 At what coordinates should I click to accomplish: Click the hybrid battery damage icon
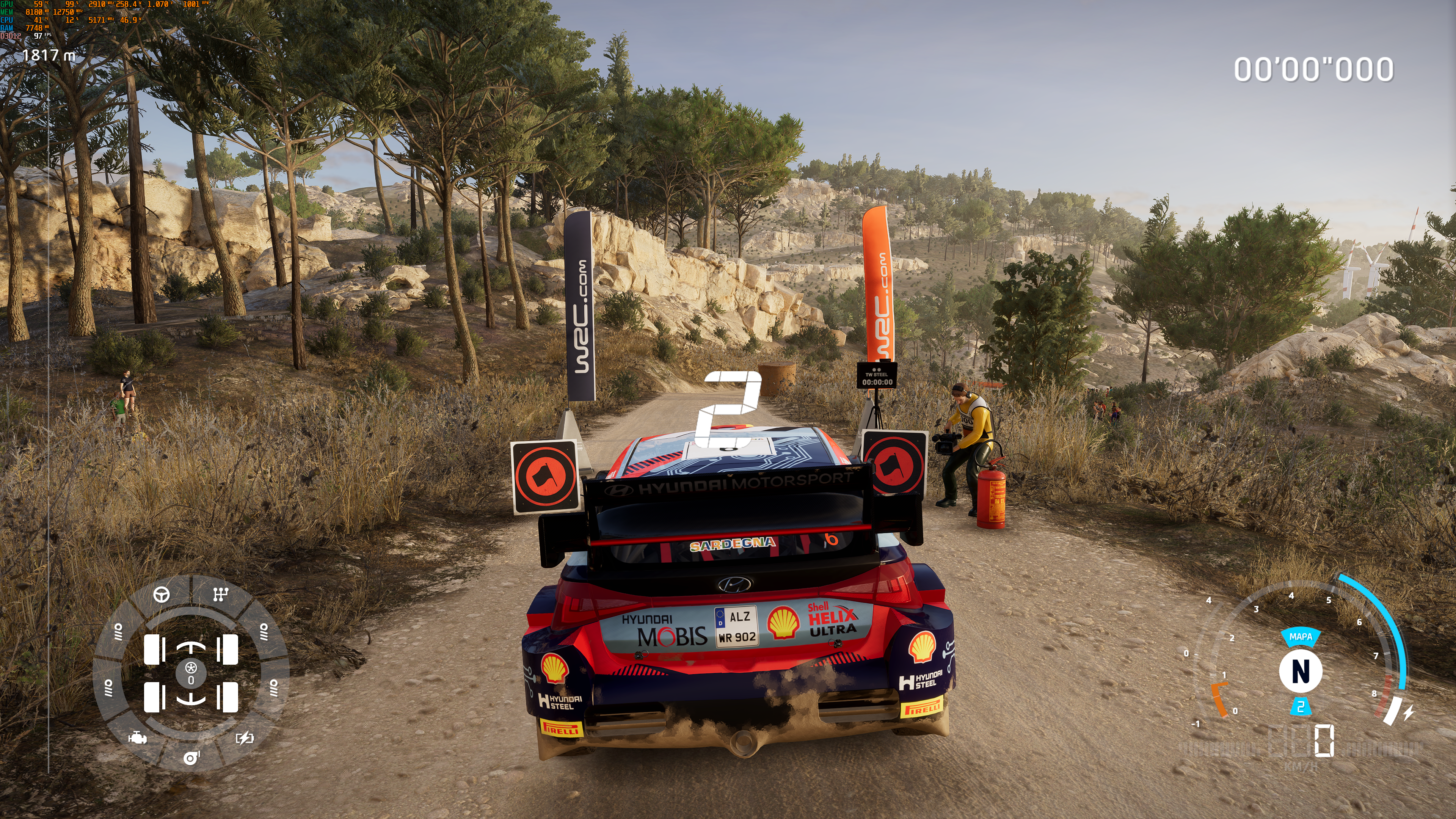(244, 737)
